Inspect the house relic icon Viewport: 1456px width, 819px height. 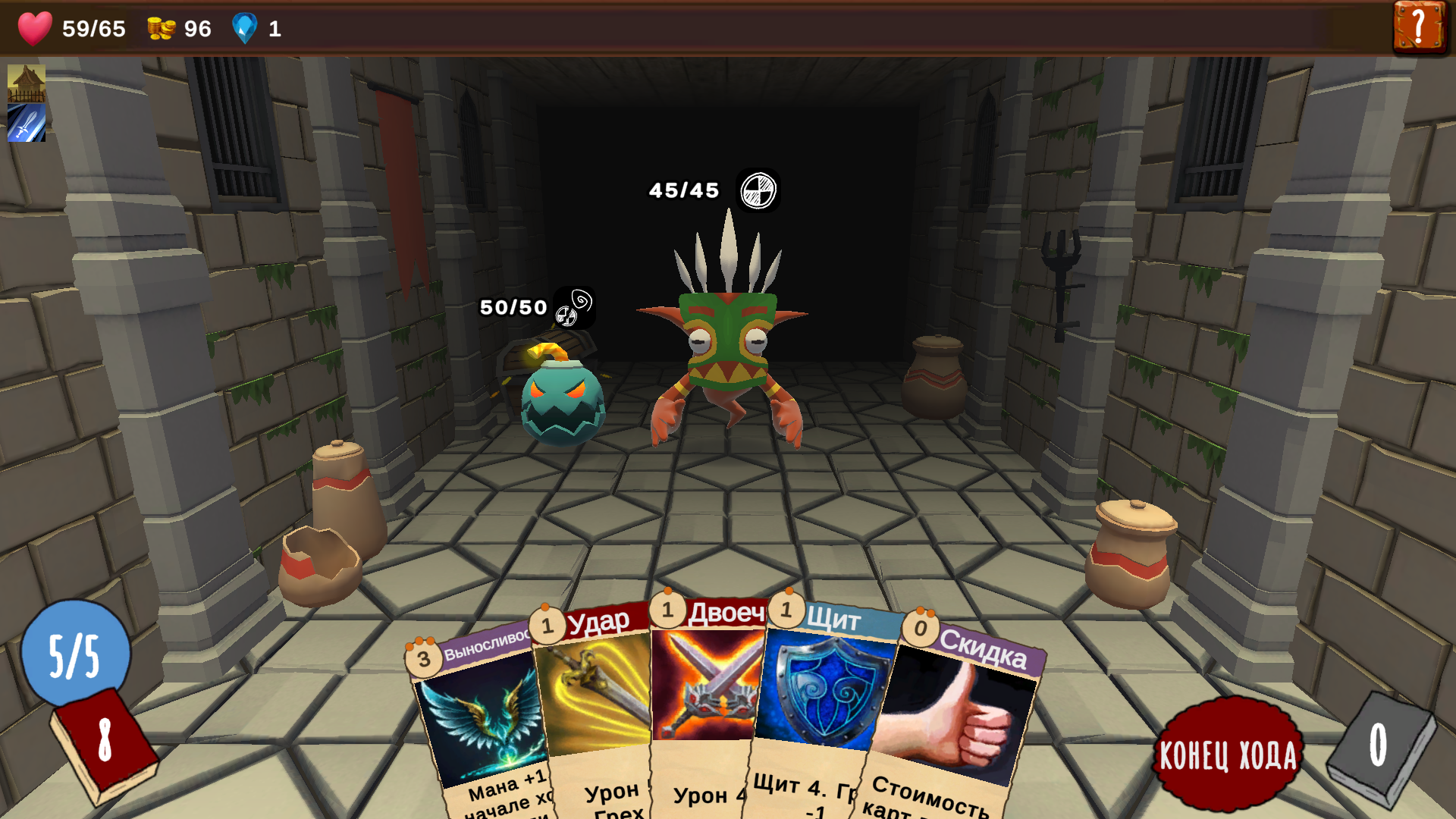coord(27,83)
